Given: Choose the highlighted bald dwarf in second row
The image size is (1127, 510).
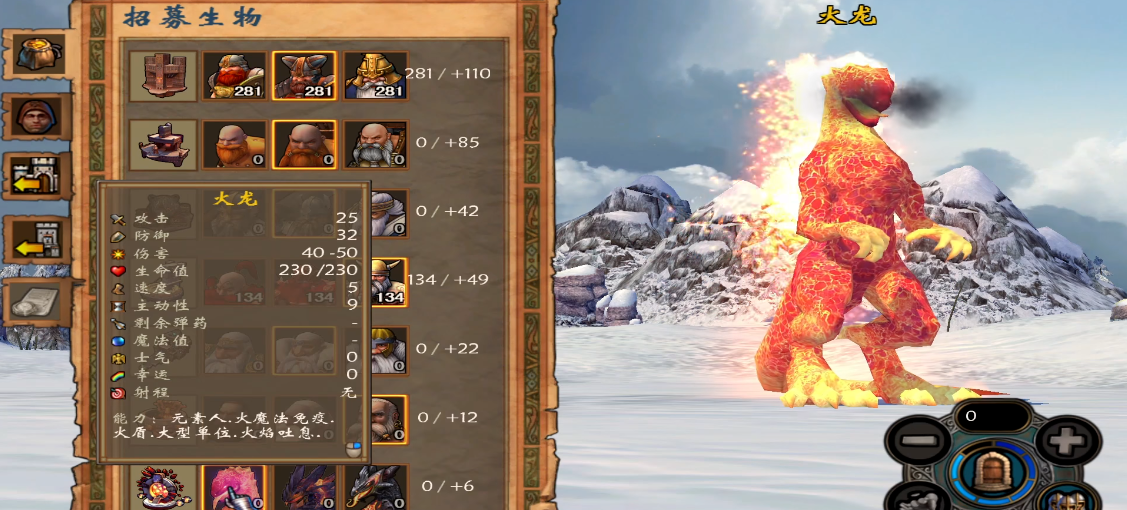Looking at the screenshot, I should pos(305,144).
